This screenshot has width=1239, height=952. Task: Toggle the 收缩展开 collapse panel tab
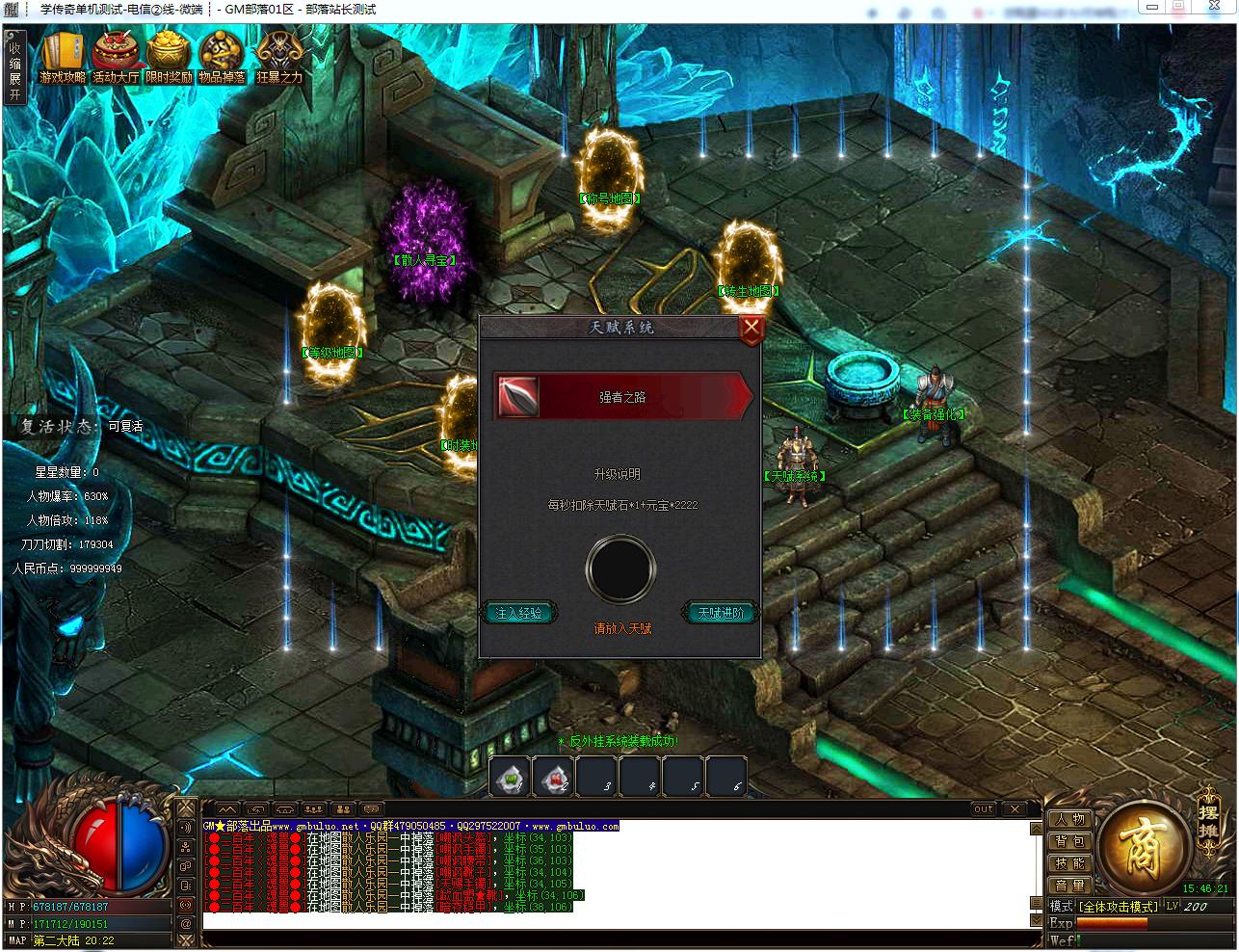pyautogui.click(x=14, y=66)
